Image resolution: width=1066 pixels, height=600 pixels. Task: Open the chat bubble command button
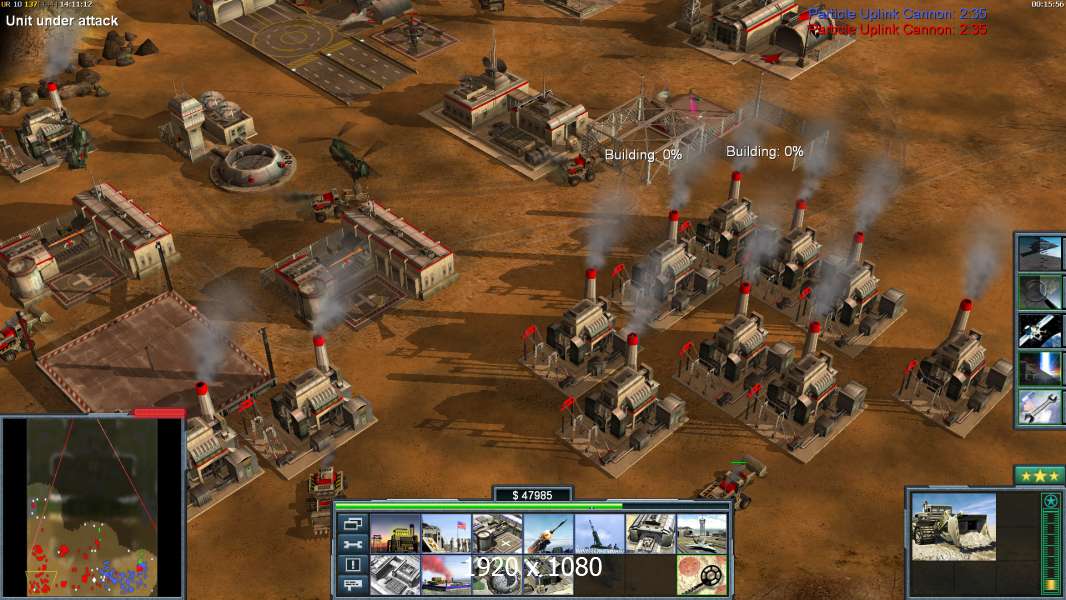pyautogui.click(x=352, y=585)
